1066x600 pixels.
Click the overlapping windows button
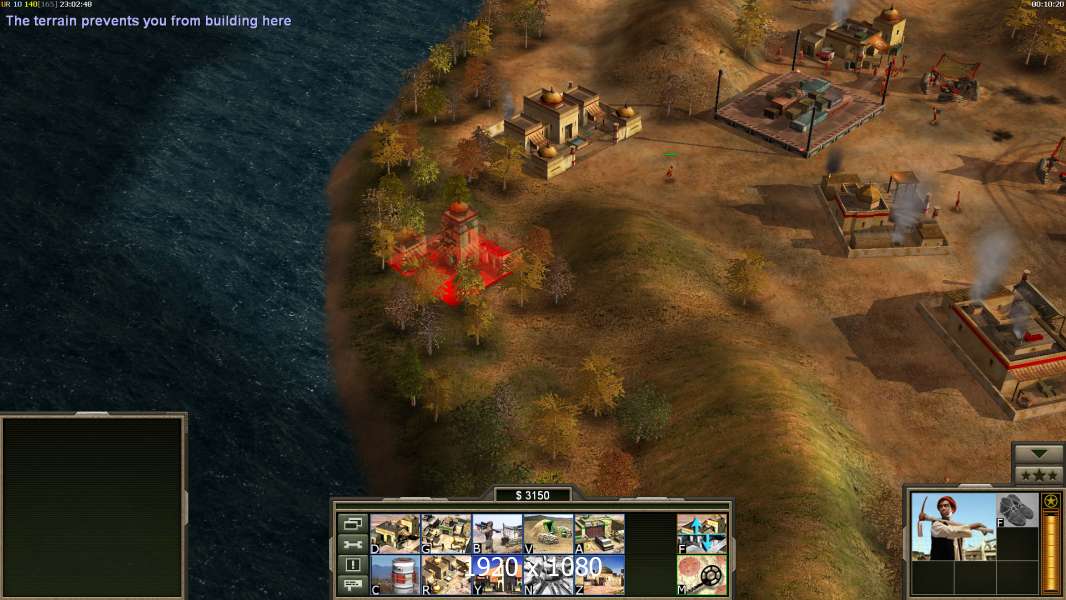352,524
